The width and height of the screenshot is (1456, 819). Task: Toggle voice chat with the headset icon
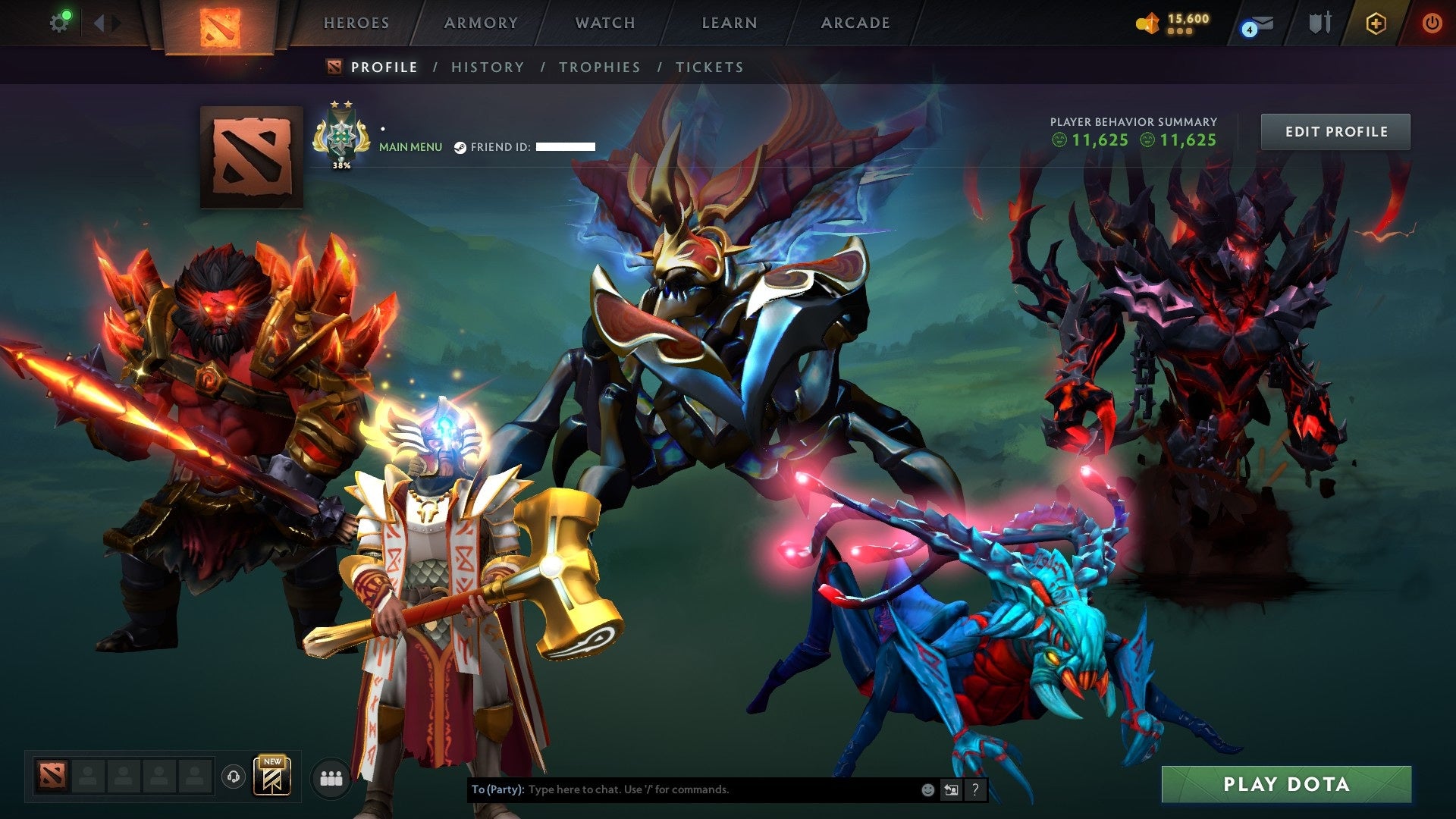click(235, 777)
